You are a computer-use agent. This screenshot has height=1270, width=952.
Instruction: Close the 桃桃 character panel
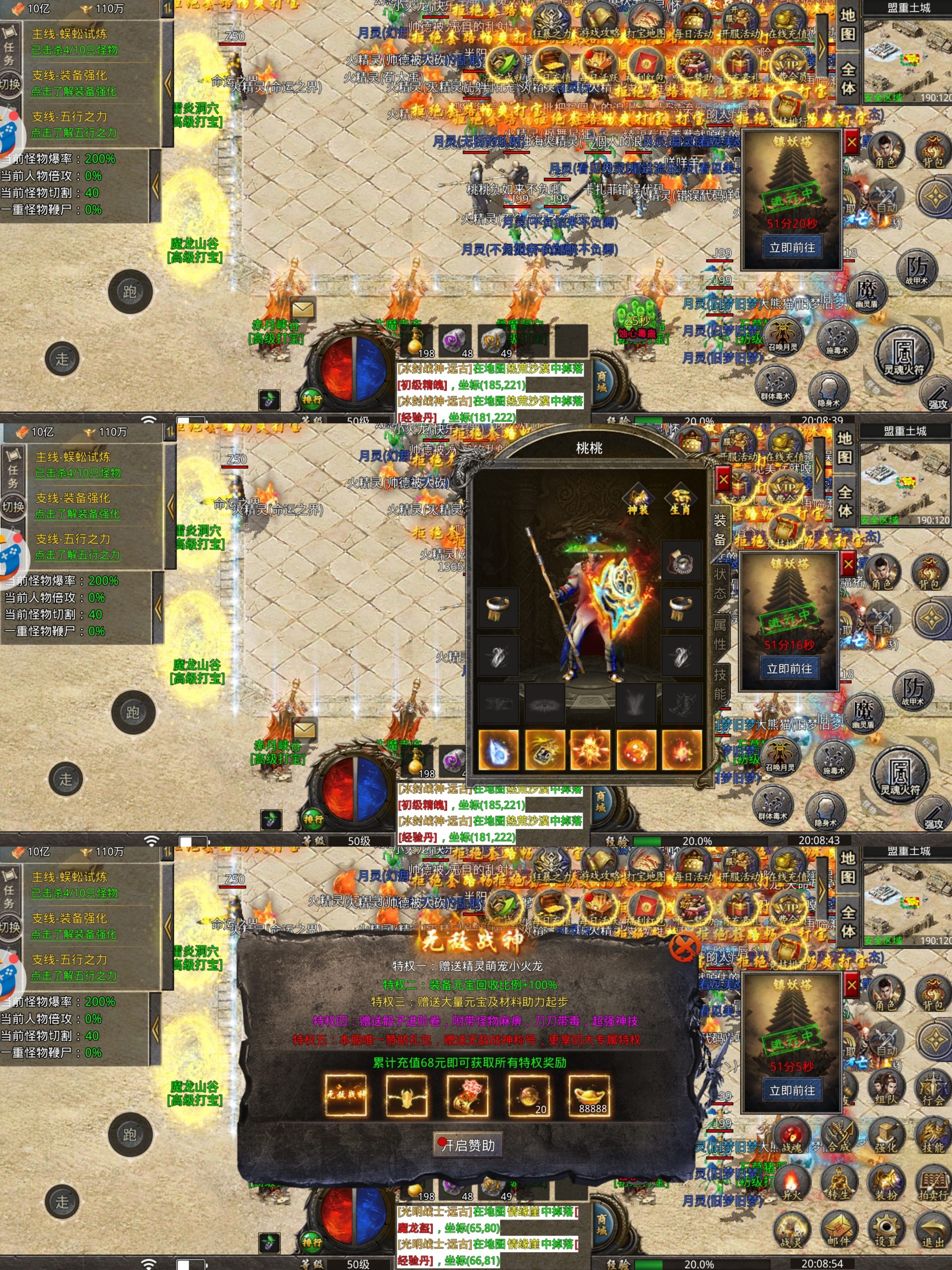723,479
